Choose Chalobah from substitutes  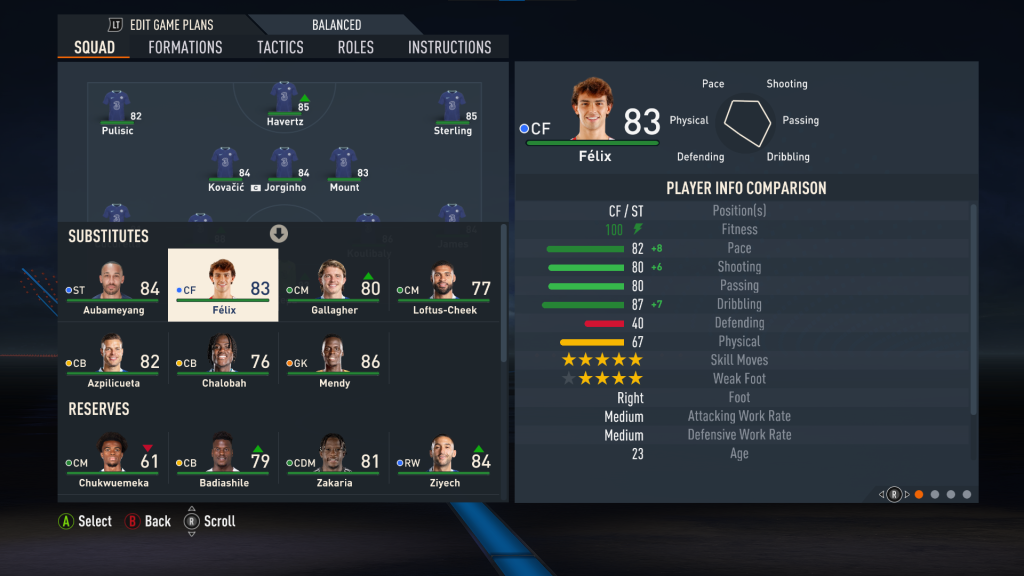pos(223,360)
